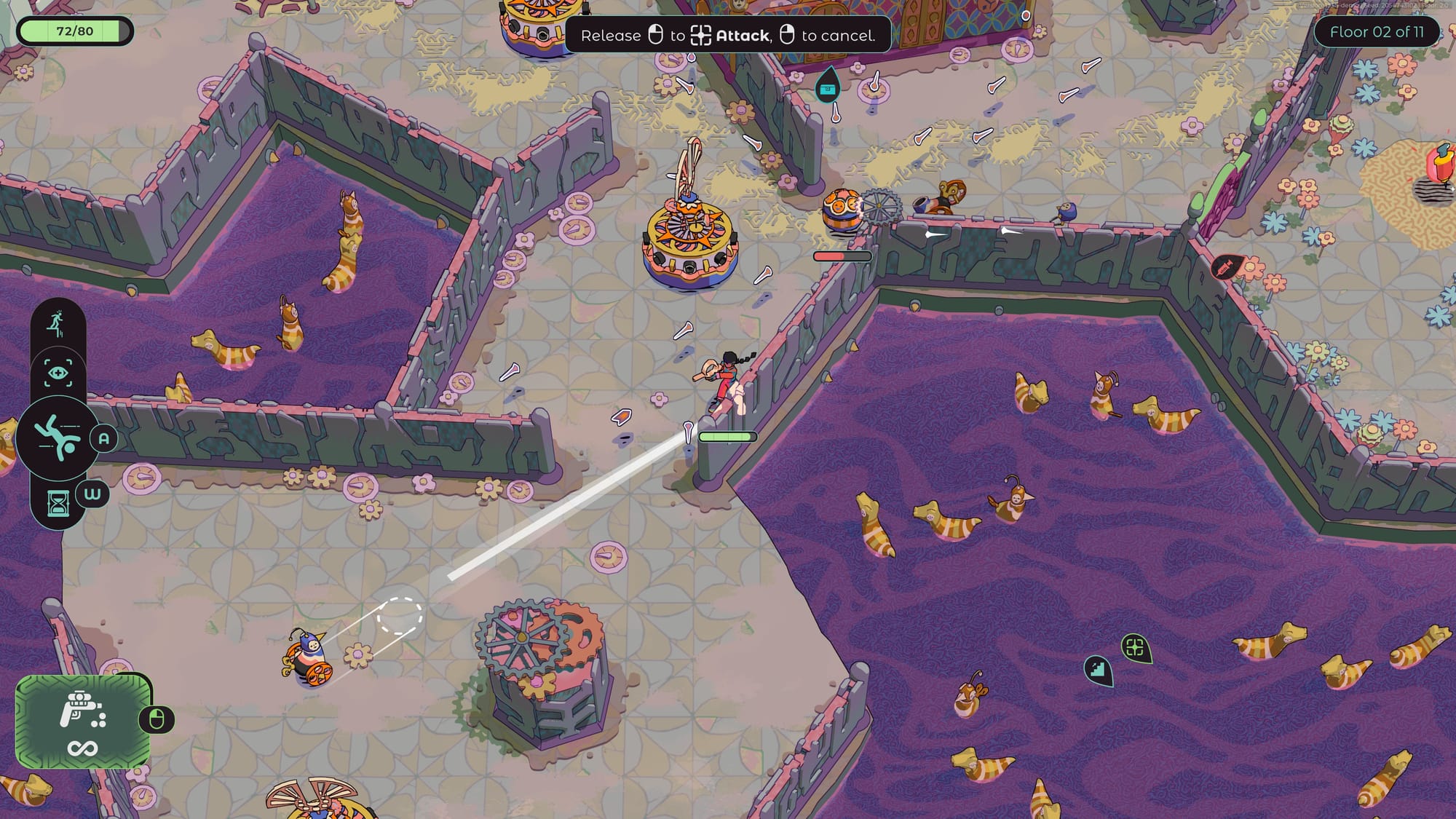Activate the hourglass time ability
This screenshot has width=1456, height=819.
click(58, 502)
